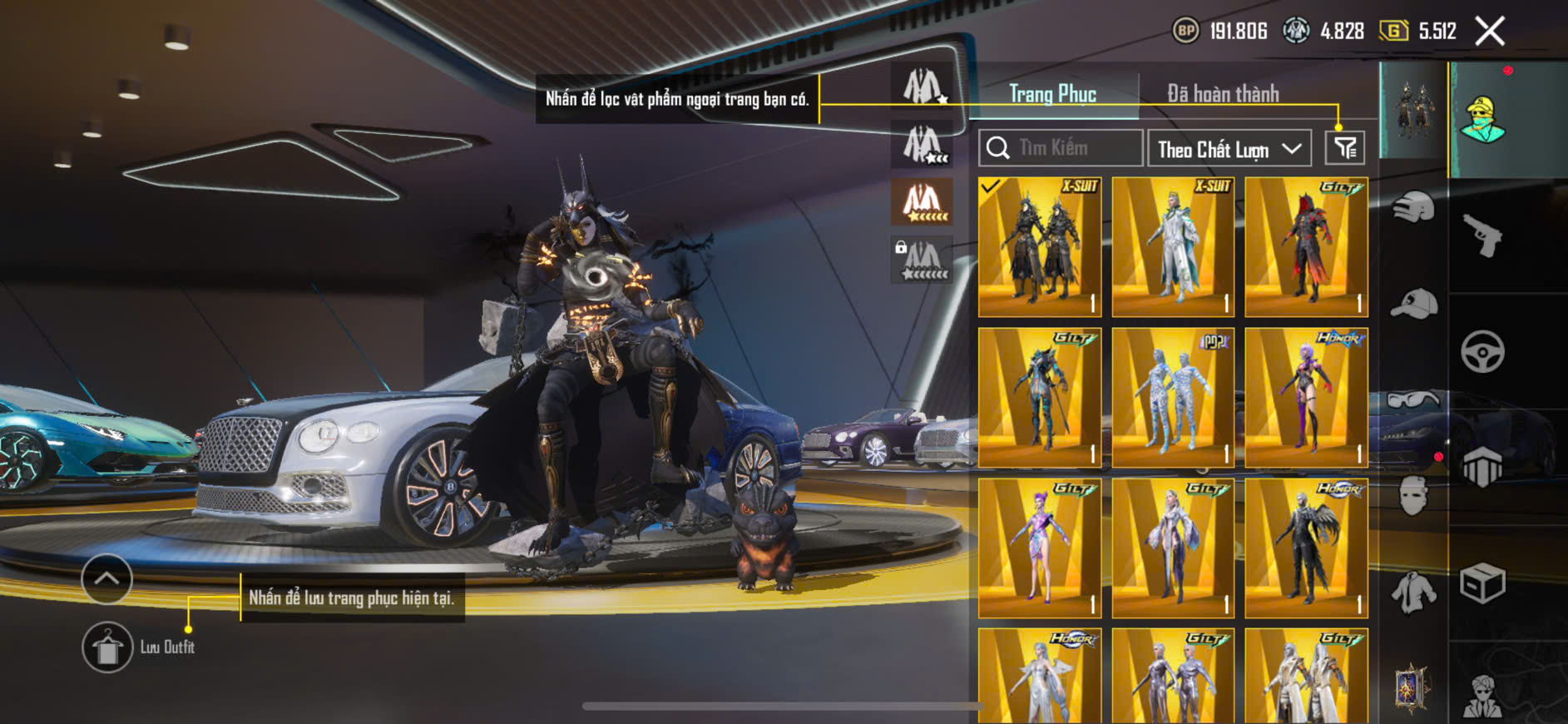1568x724 pixels.
Task: Close the wardrobe screen with the X
Action: pyautogui.click(x=1489, y=32)
